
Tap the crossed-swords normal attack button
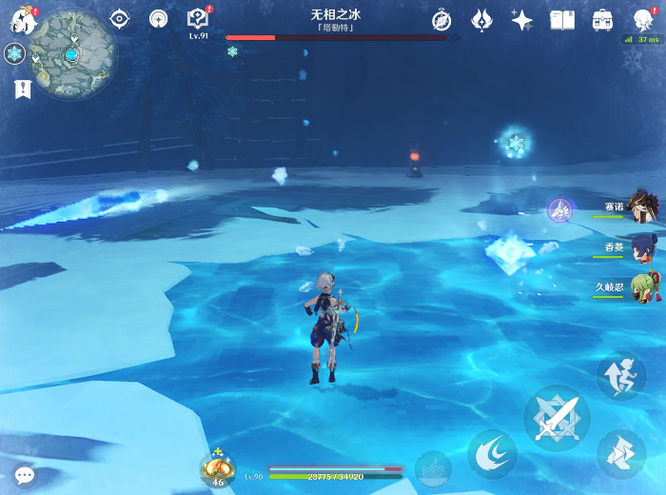[556, 418]
